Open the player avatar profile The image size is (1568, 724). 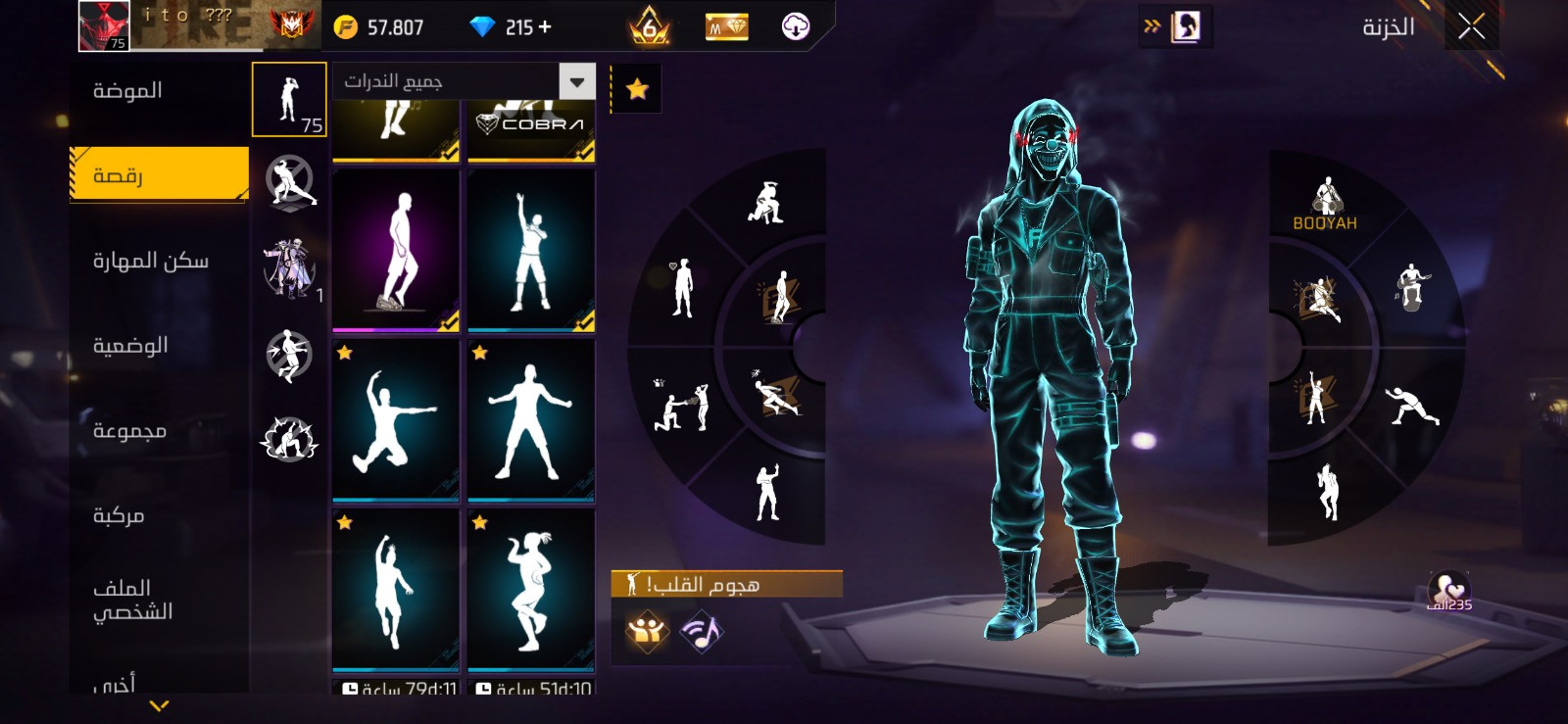(x=104, y=26)
